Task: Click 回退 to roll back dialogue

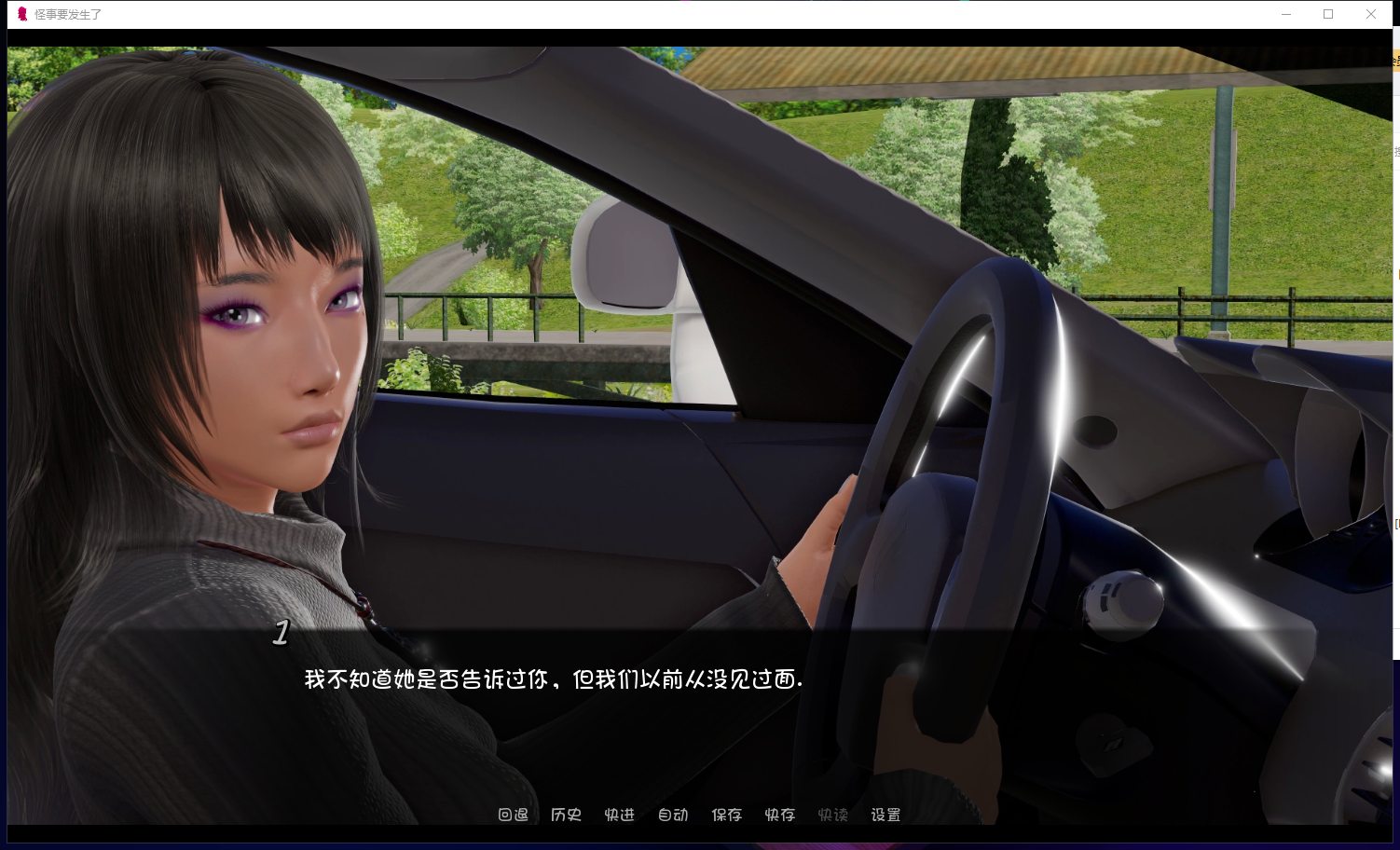Action: (512, 815)
